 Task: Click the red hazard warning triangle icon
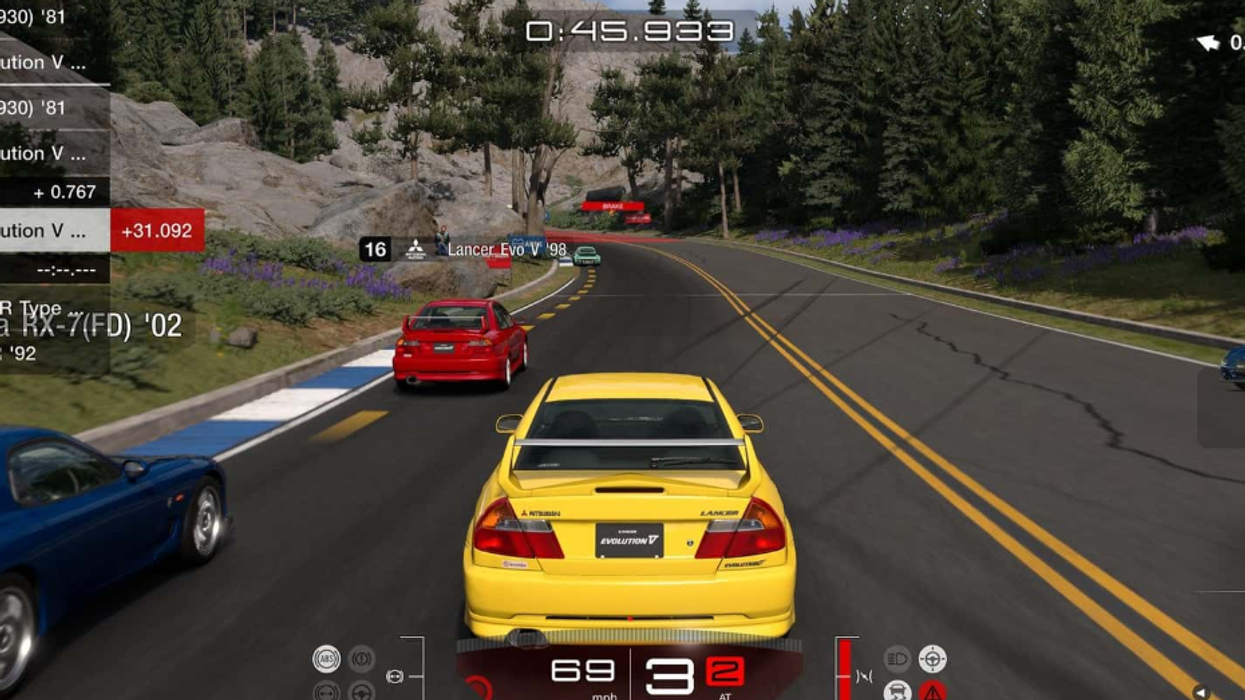932,690
